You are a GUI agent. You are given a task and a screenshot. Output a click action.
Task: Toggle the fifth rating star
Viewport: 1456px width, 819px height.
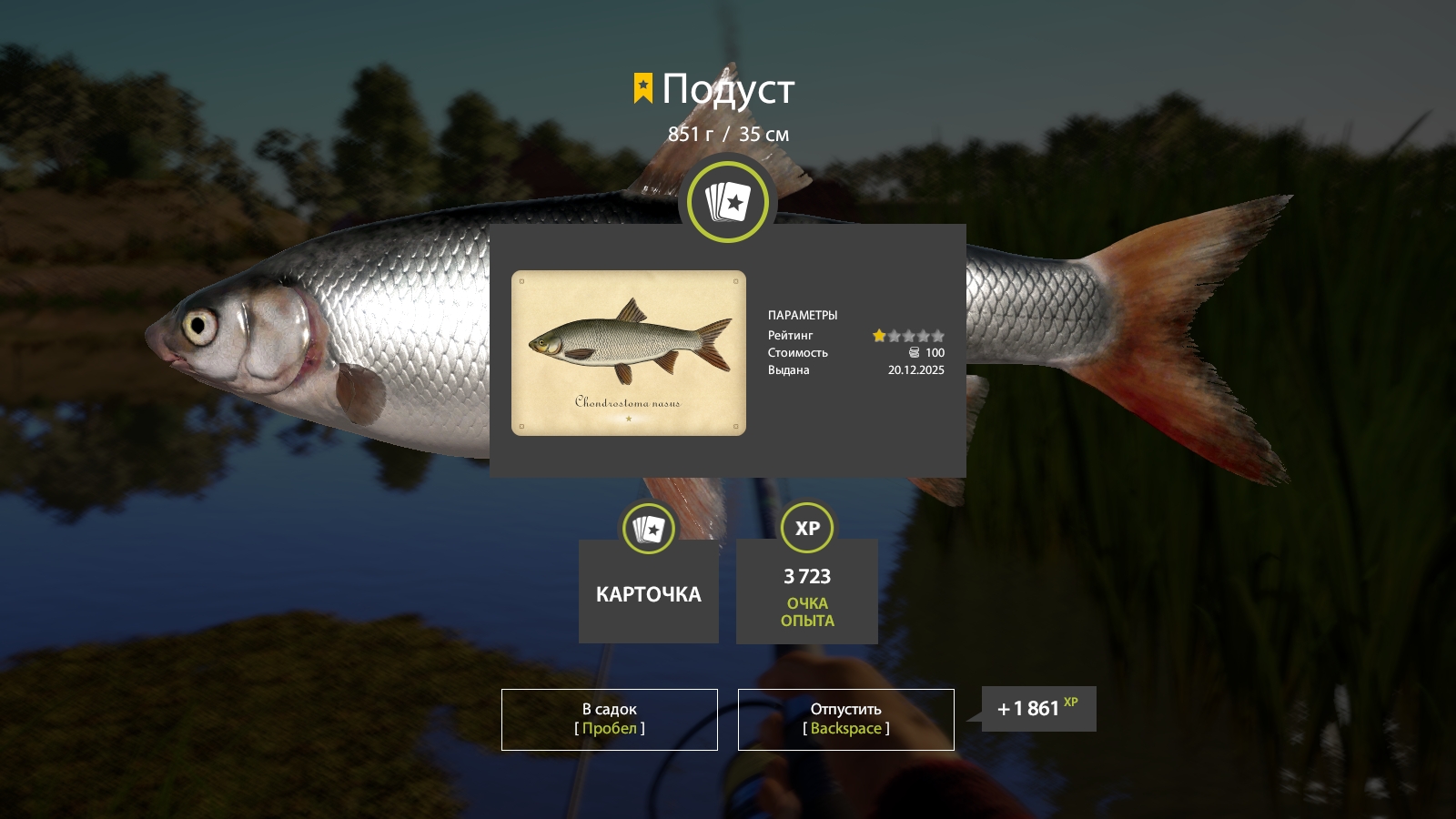coord(938,336)
